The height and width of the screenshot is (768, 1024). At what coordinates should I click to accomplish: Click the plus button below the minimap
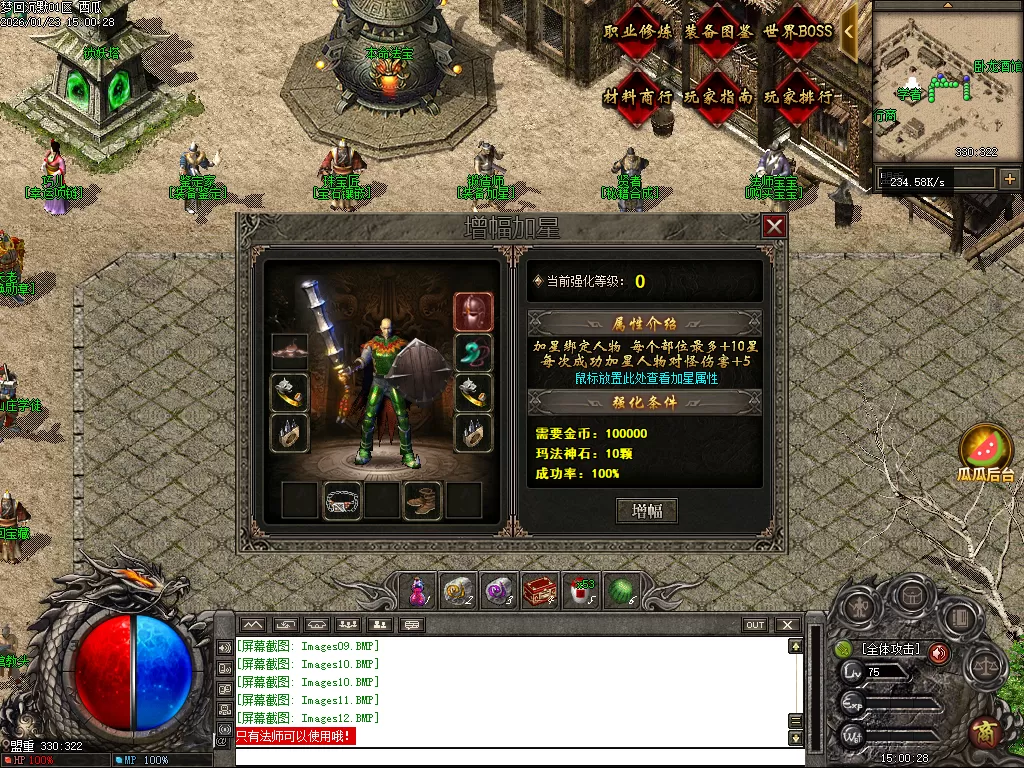coord(1009,179)
